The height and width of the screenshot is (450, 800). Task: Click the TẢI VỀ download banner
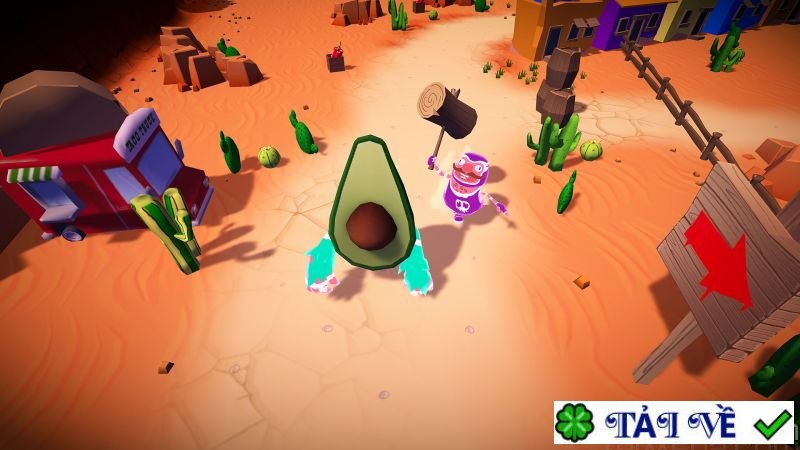pyautogui.click(x=674, y=423)
